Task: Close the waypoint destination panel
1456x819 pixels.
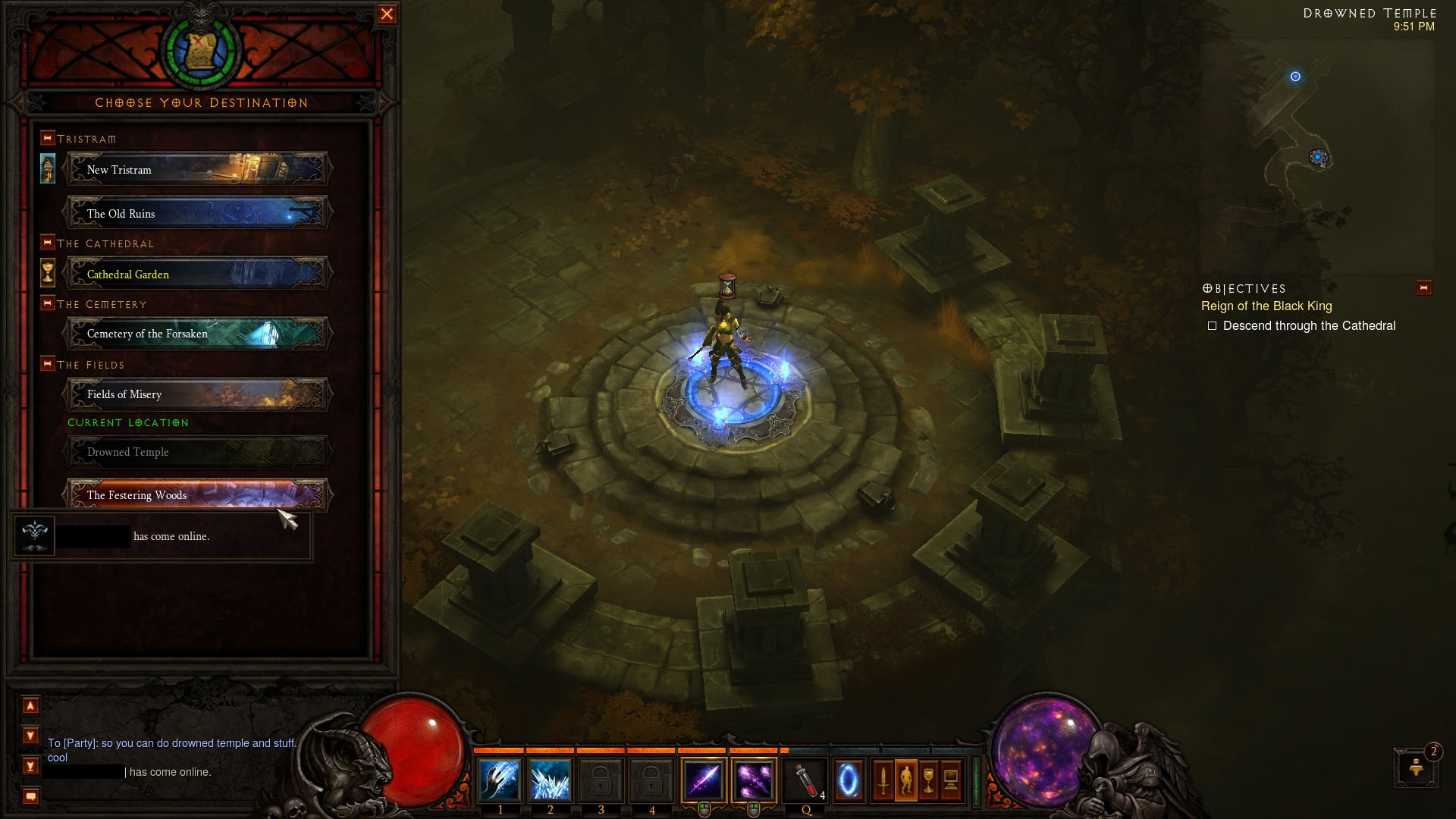Action: [x=387, y=14]
